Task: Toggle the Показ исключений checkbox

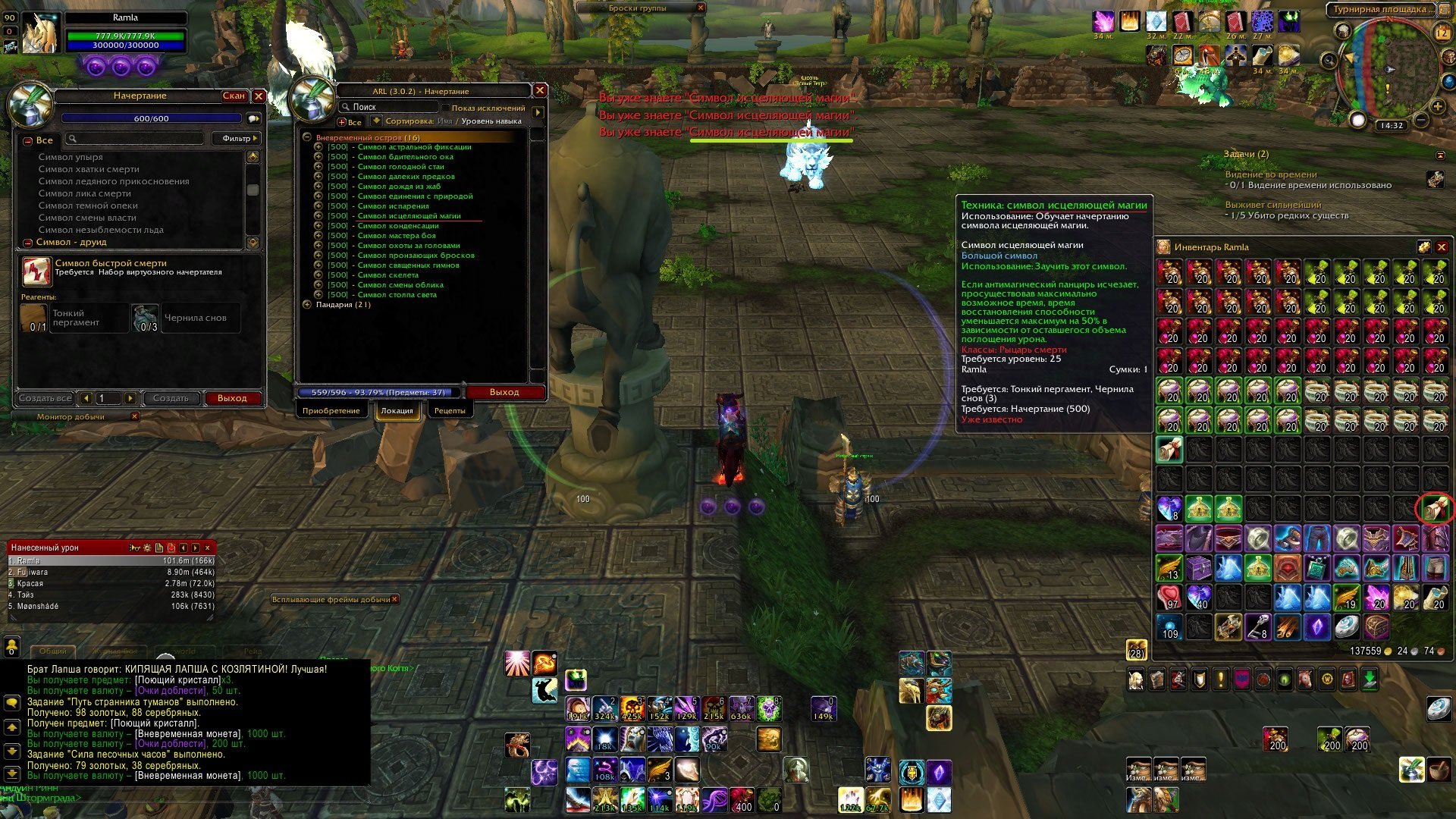Action: point(446,108)
